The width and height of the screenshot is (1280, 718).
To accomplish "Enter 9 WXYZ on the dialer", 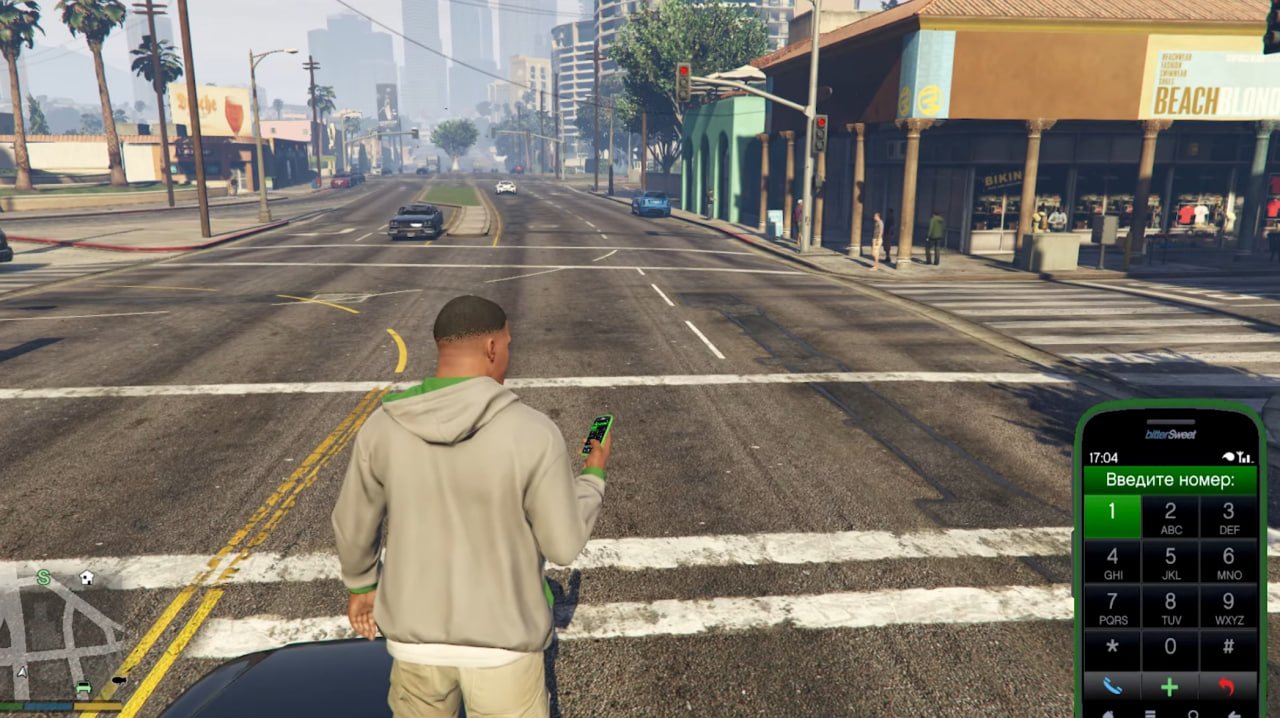I will pos(1228,606).
